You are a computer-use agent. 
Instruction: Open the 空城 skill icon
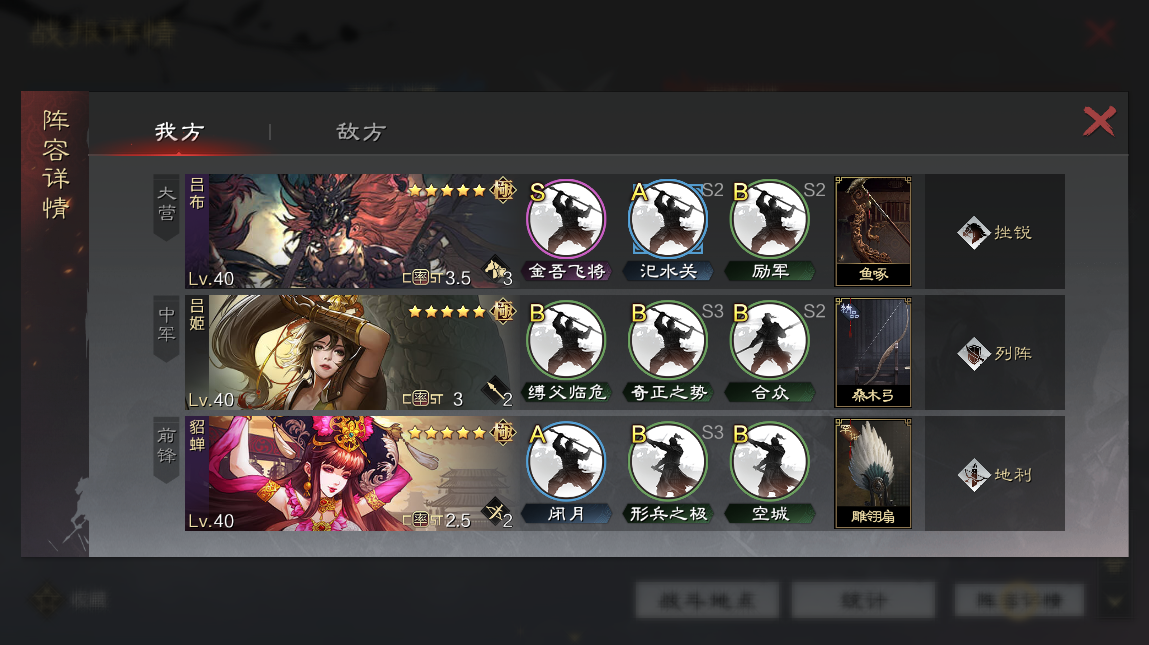pyautogui.click(x=770, y=462)
